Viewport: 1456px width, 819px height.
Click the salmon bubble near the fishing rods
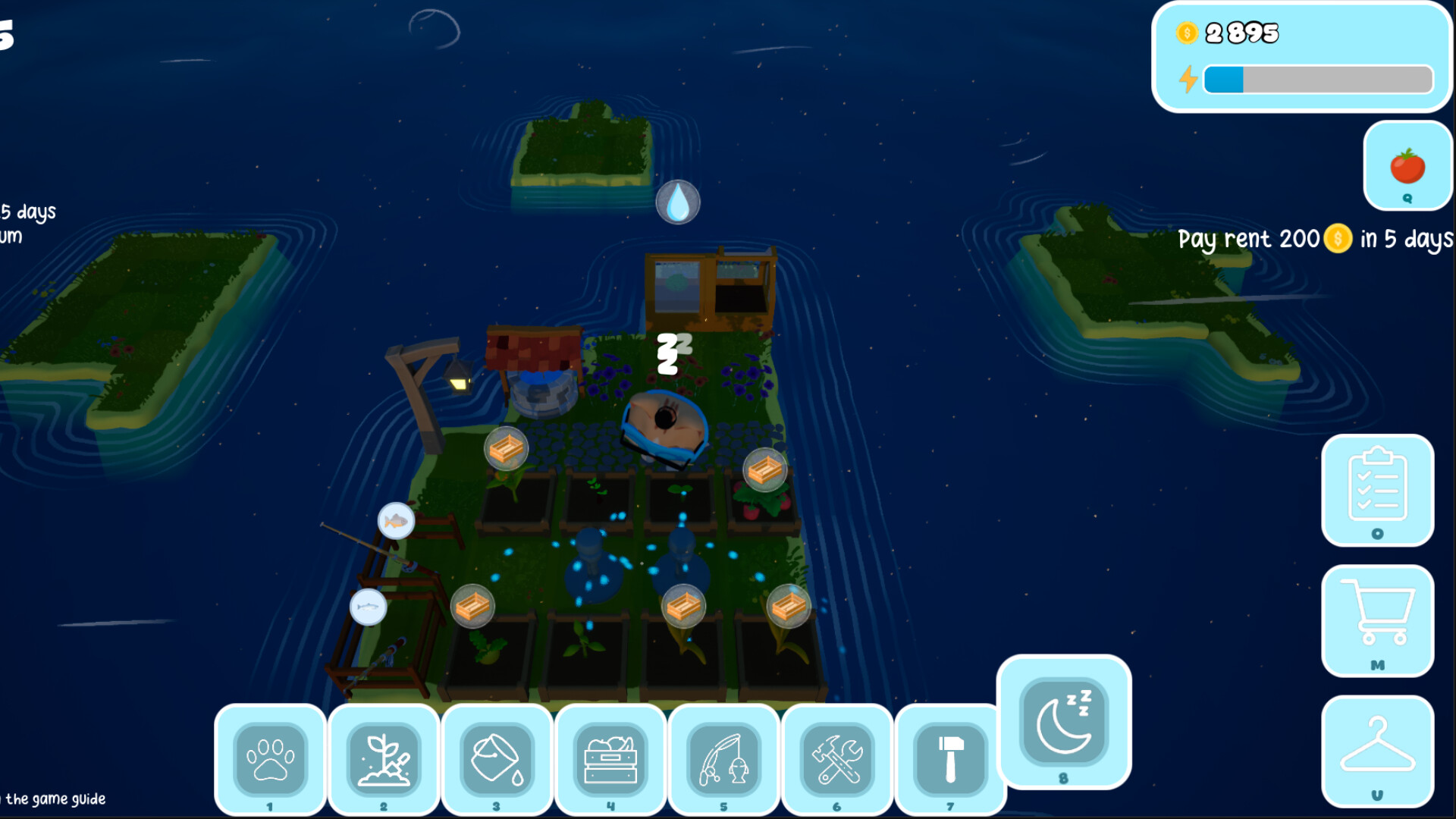click(369, 607)
